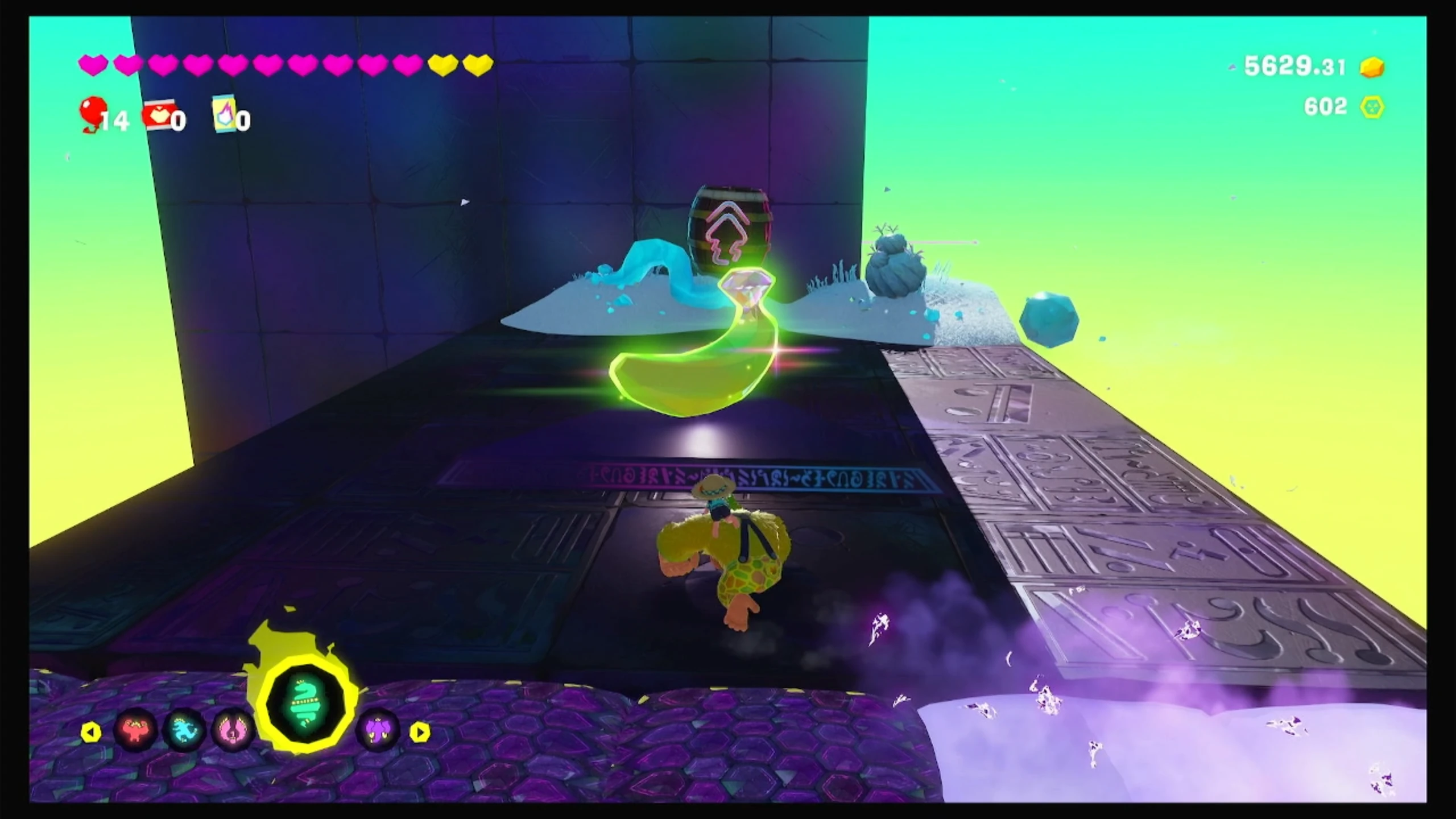Choose the blue Zebra Bananza icon
The height and width of the screenshot is (819, 1456).
click(x=185, y=731)
